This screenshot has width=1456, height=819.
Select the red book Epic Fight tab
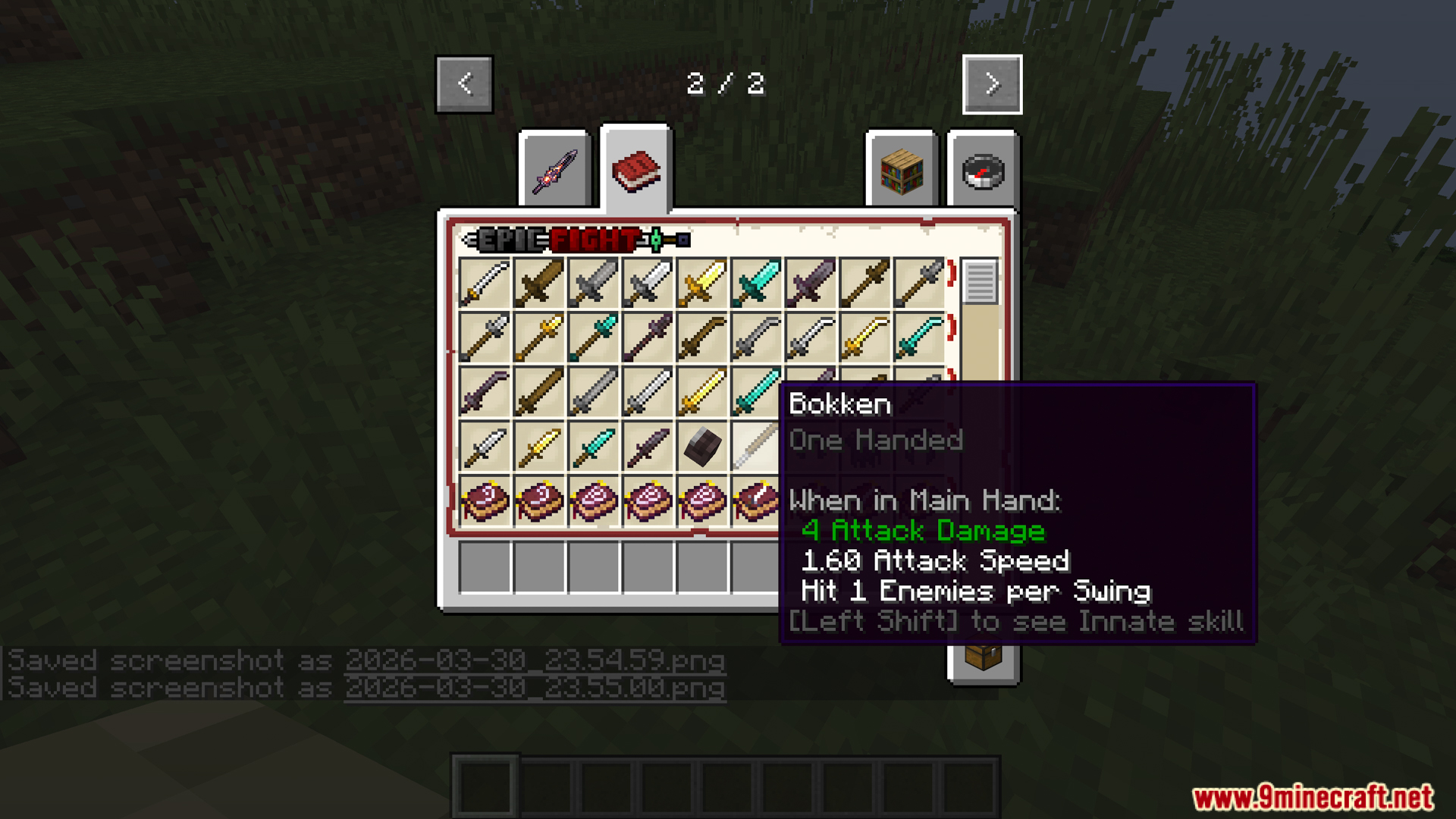[x=636, y=170]
